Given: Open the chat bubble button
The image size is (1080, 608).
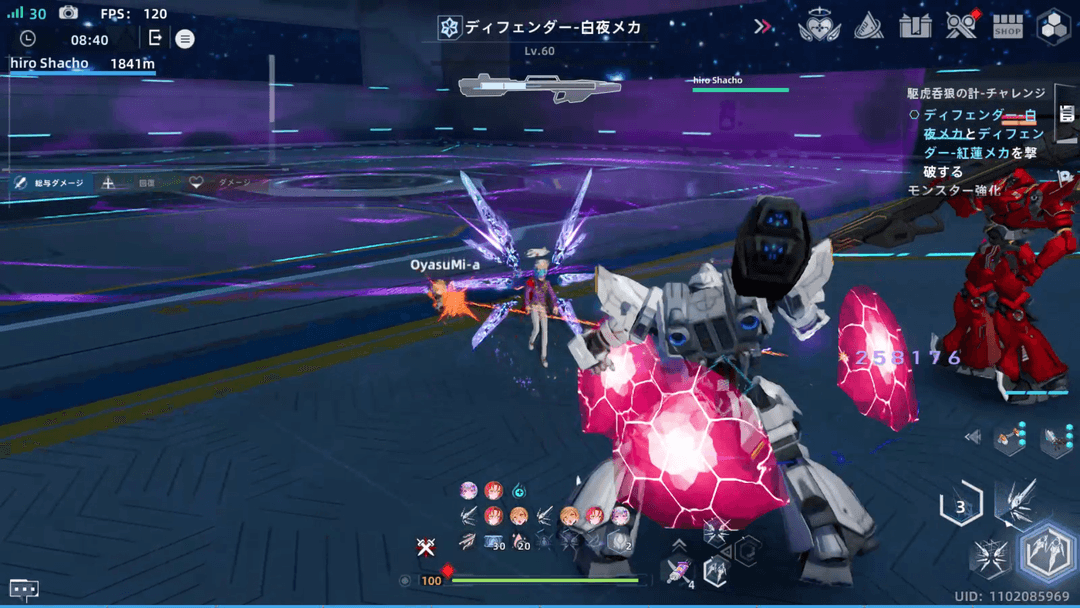Looking at the screenshot, I should [24, 589].
